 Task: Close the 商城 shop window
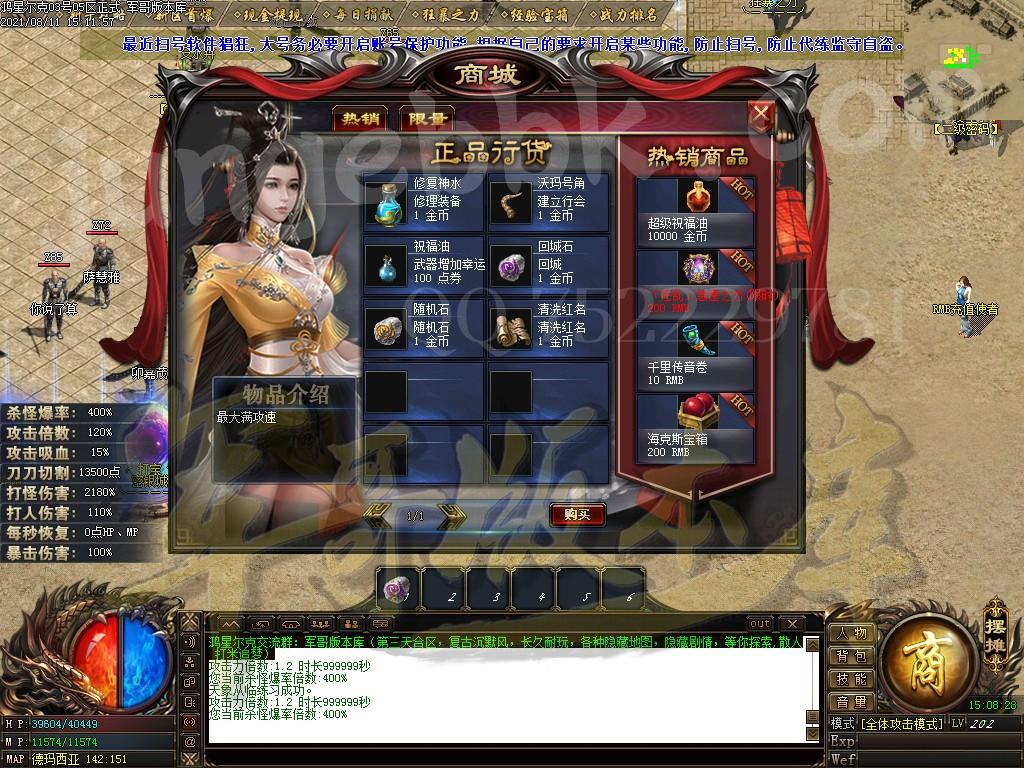(x=761, y=116)
